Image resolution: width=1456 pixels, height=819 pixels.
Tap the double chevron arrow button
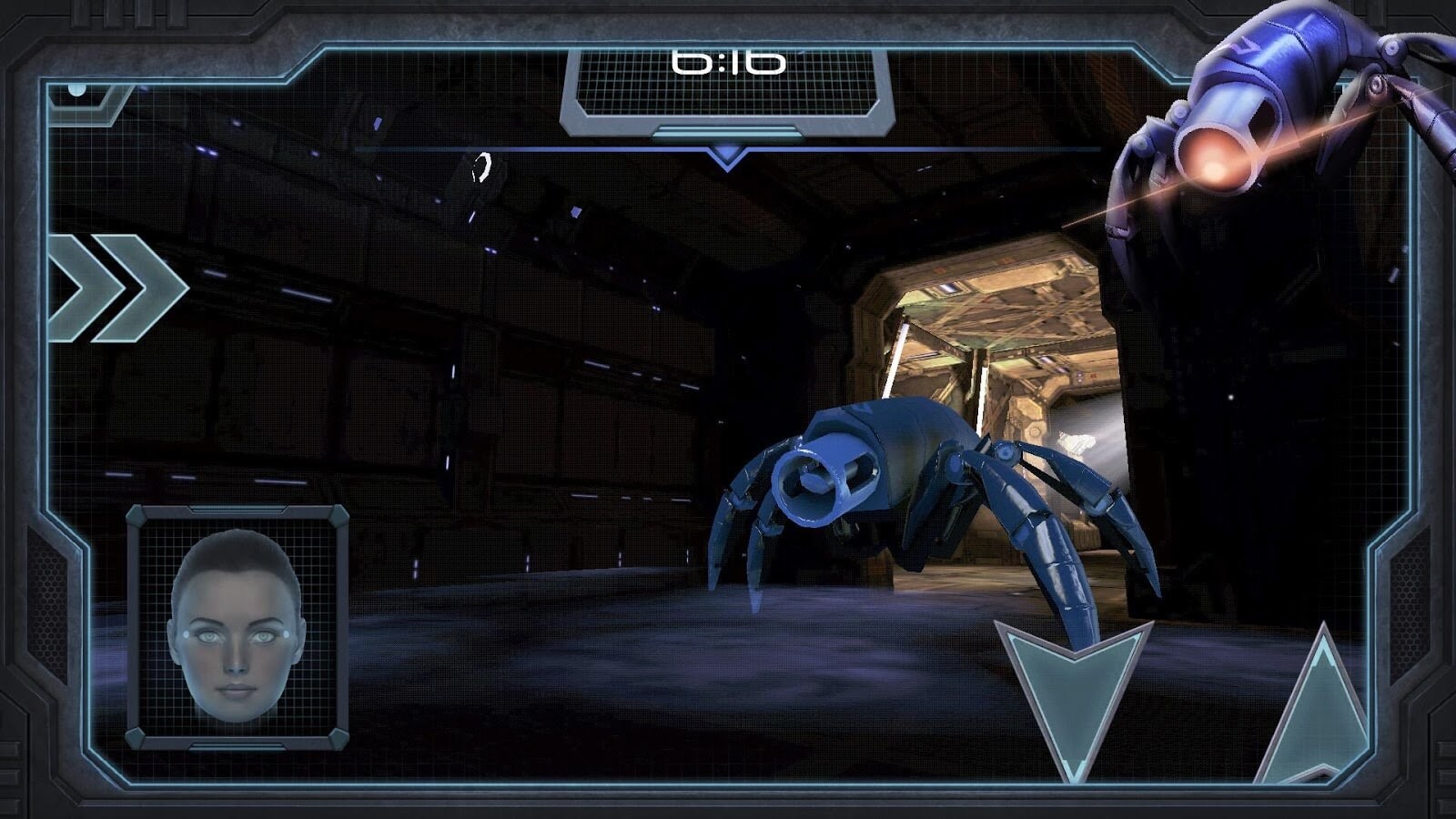pos(116,288)
